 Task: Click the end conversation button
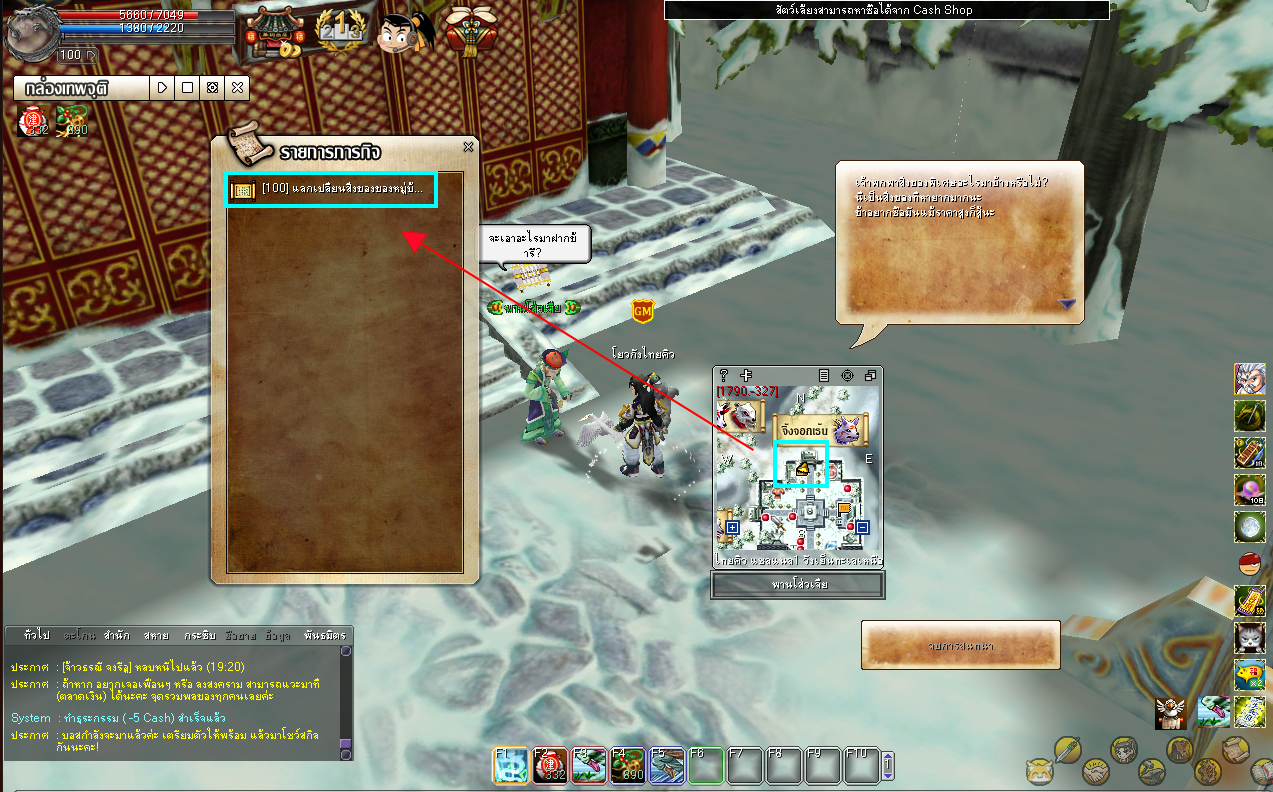click(960, 646)
